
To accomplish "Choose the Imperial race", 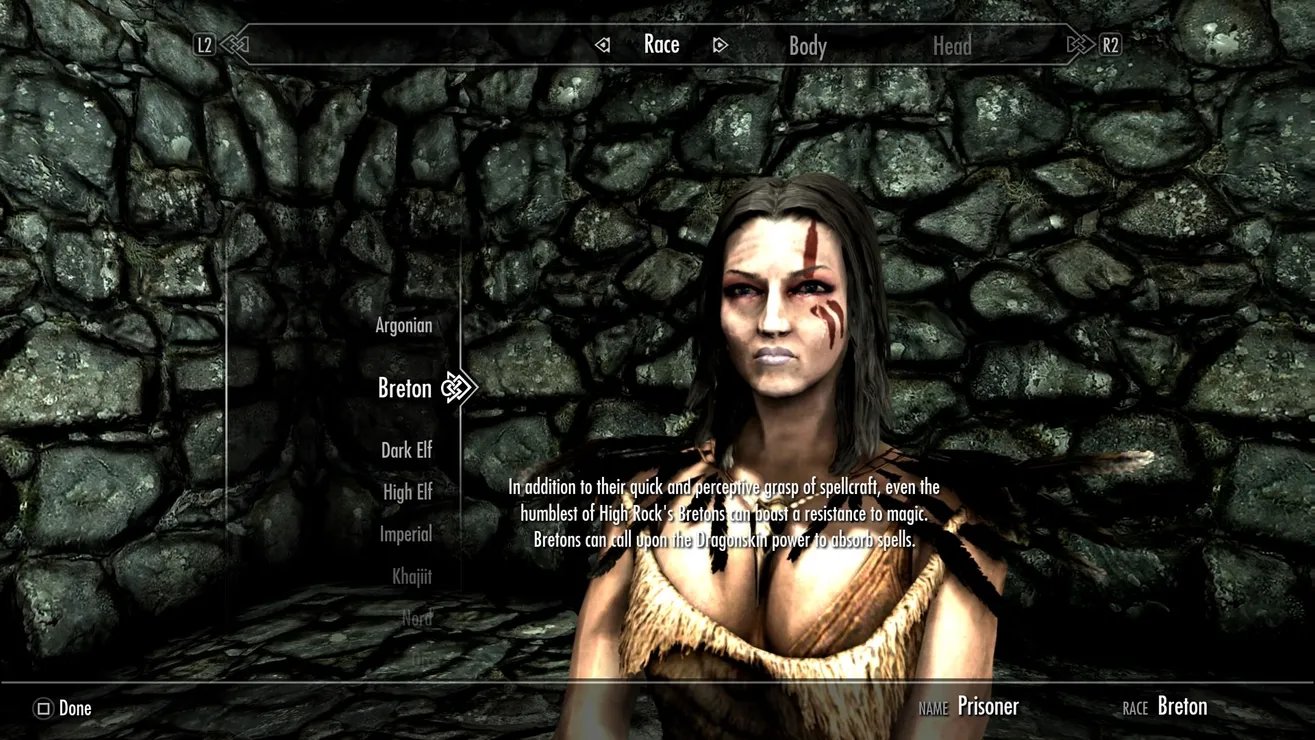I will point(405,535).
